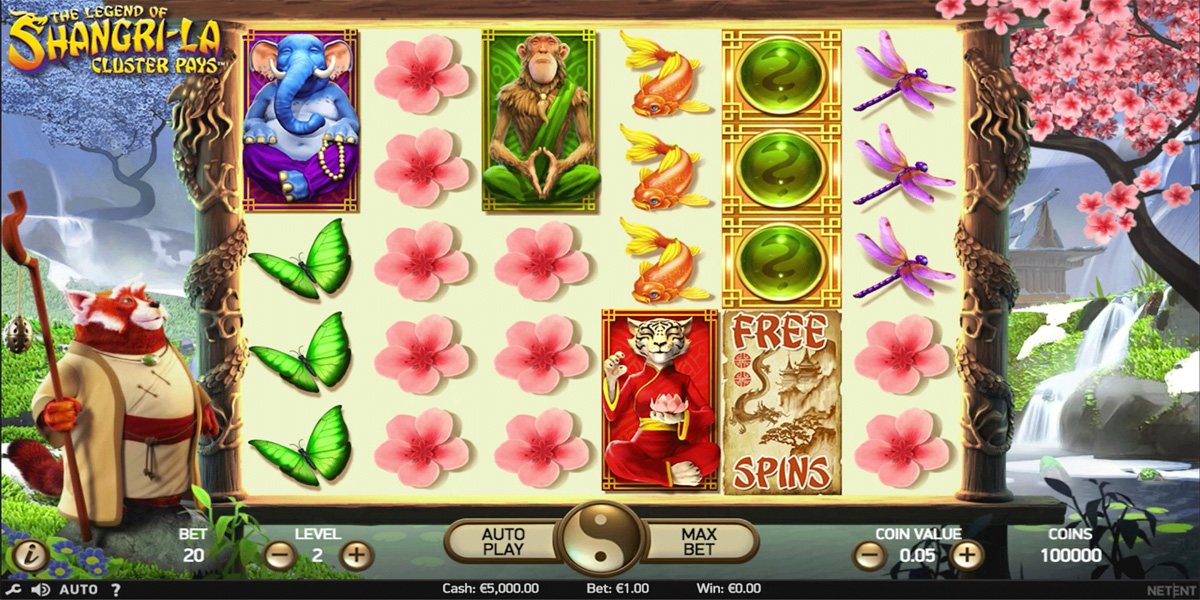This screenshot has height=600, width=1200.
Task: Activate the Max Bet button
Action: pyautogui.click(x=698, y=541)
